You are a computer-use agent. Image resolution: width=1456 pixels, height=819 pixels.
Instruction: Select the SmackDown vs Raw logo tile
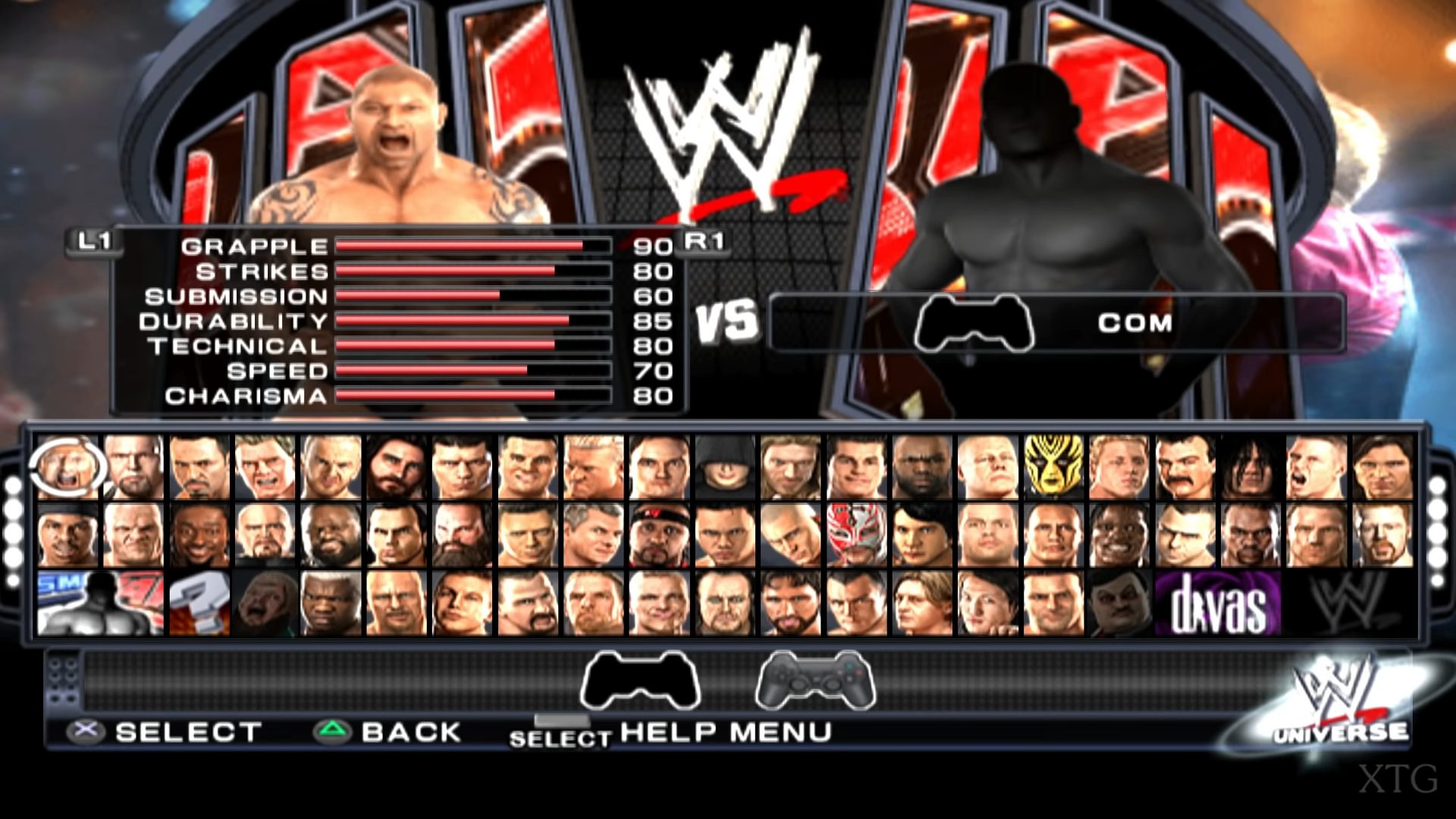[x=100, y=604]
